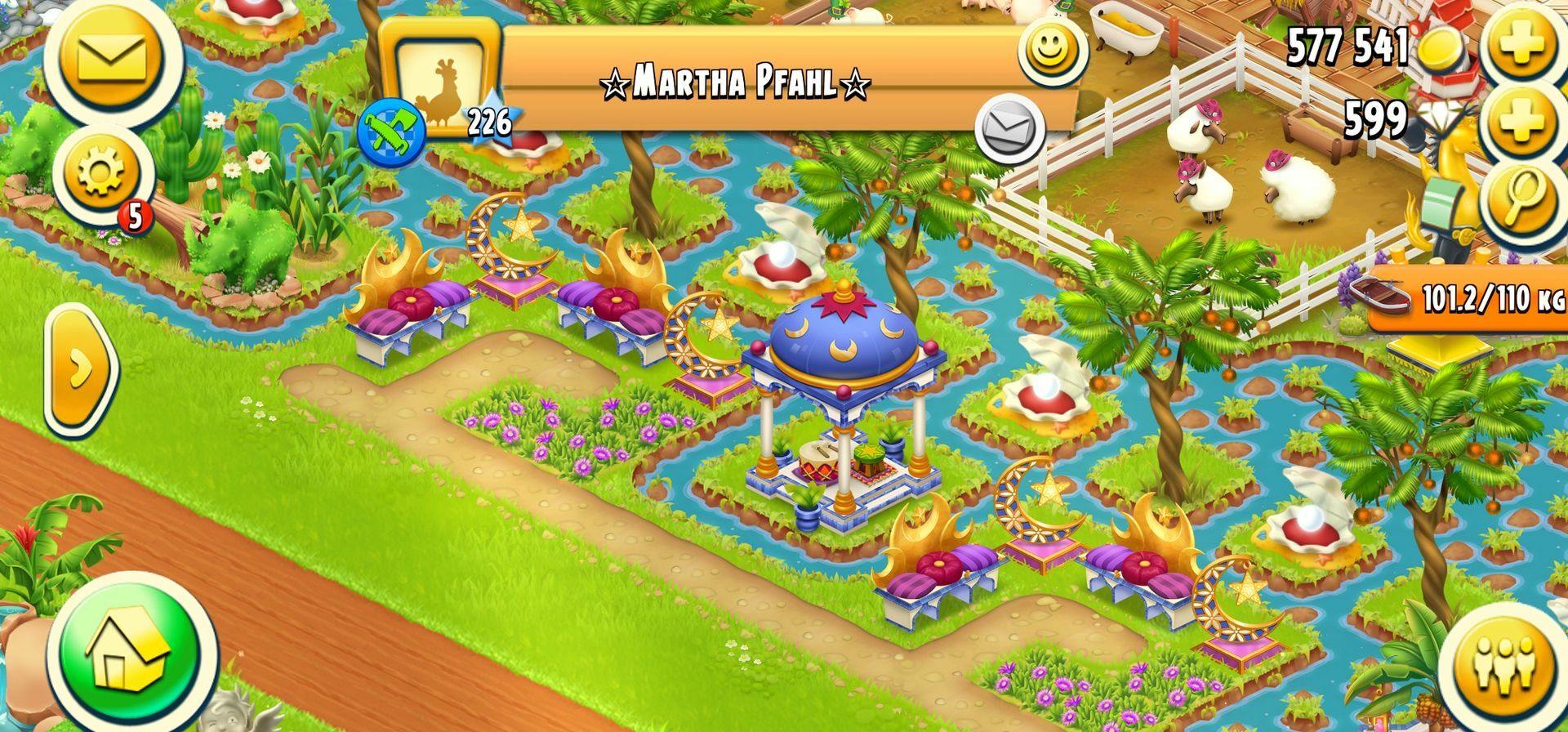
Task: Return home with the green house button
Action: [131, 650]
